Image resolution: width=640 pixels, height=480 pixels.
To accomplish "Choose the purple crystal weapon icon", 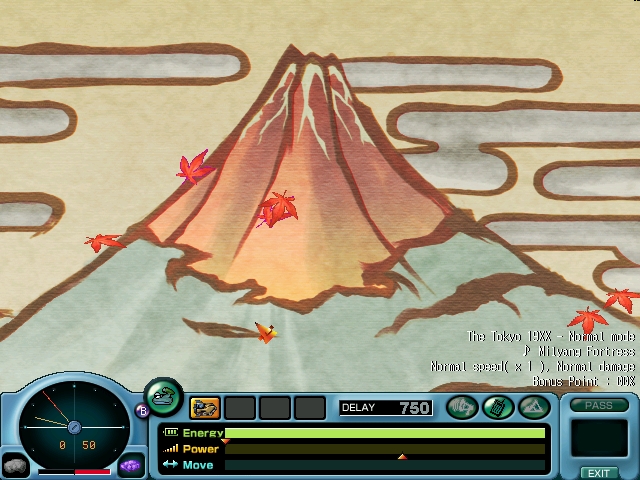I will tap(130, 466).
